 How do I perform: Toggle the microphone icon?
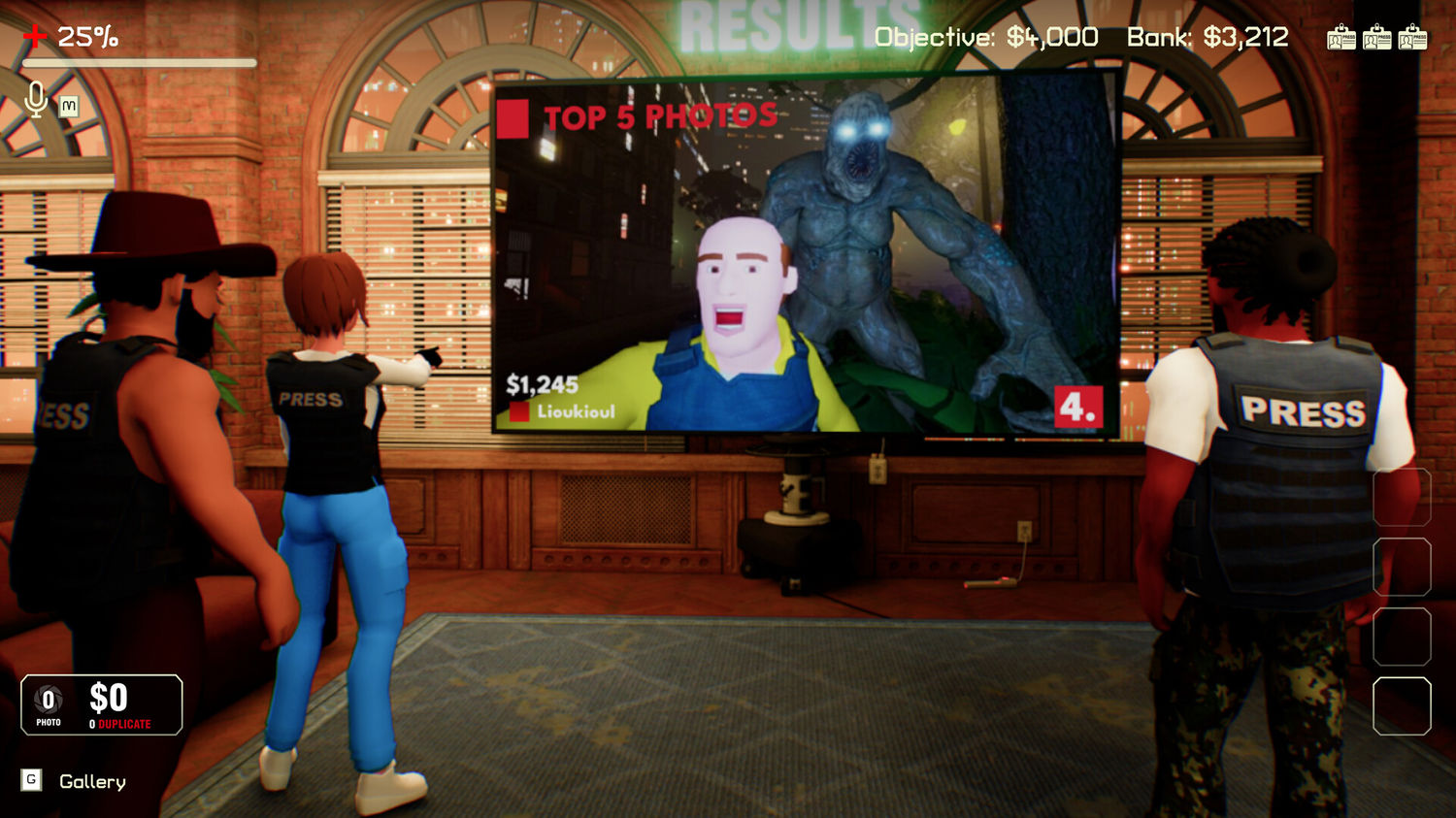[x=36, y=99]
